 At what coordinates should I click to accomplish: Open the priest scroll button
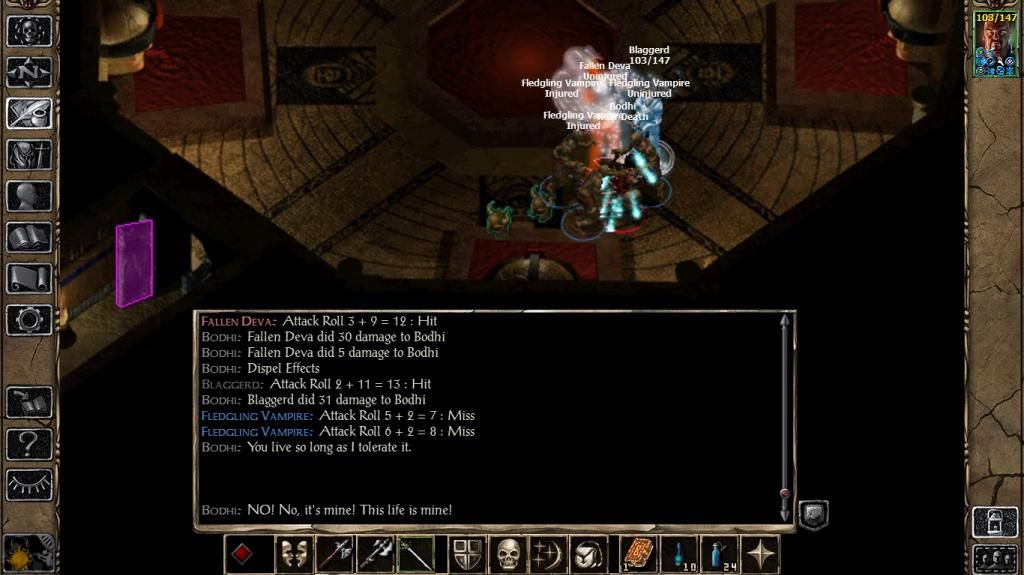(x=29, y=278)
